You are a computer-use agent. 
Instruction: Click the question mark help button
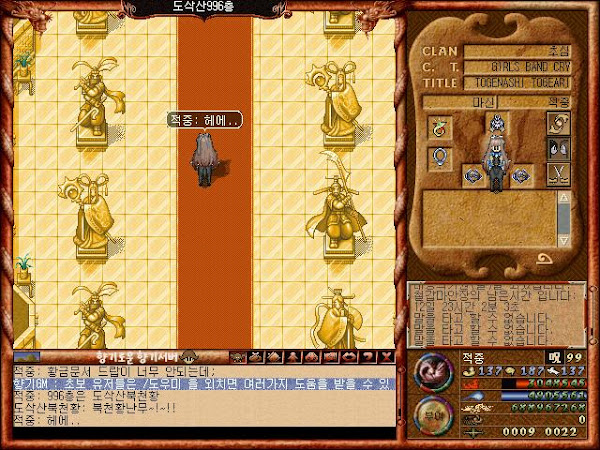pyautogui.click(x=367, y=355)
